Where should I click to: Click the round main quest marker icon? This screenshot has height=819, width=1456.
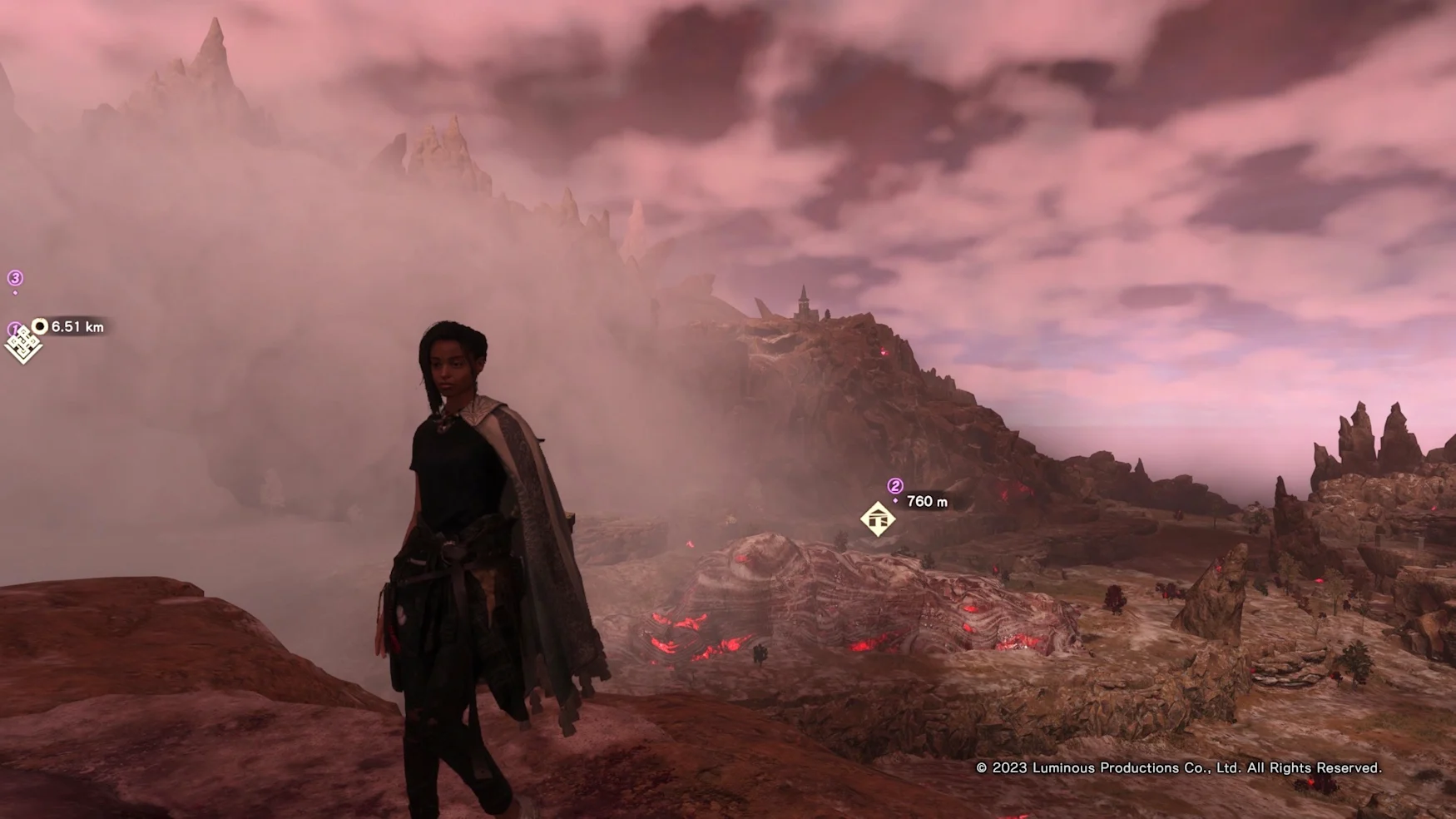tap(40, 326)
